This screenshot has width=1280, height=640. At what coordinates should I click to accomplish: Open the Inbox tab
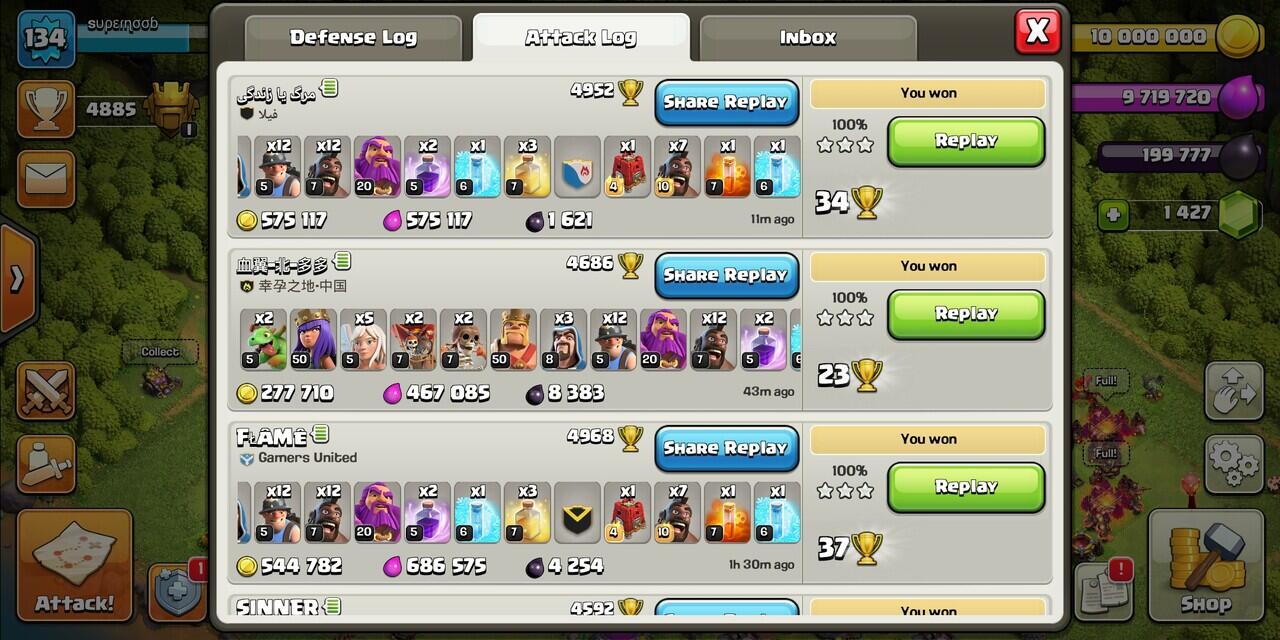click(x=807, y=38)
